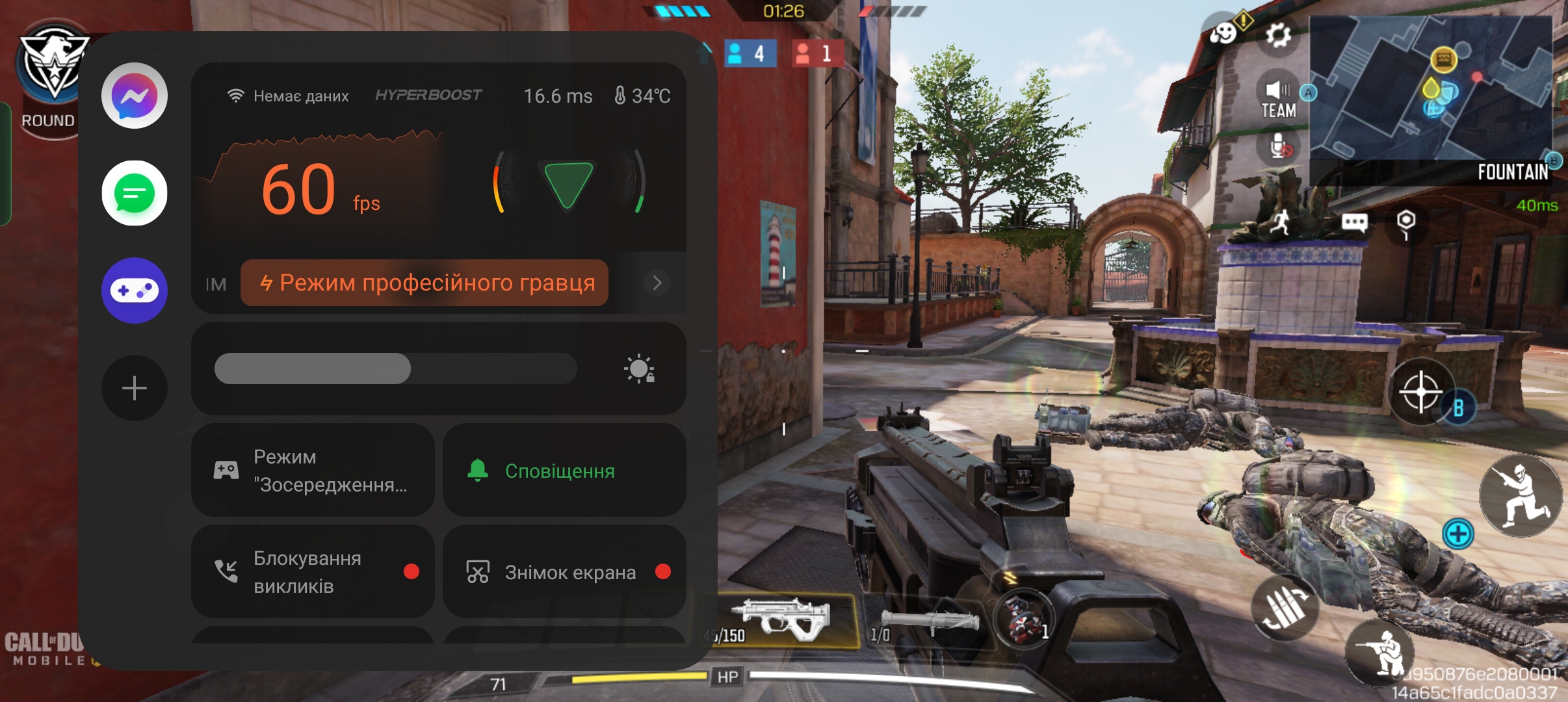Select the primary weapon slot
This screenshot has width=1568, height=702.
coord(787,621)
